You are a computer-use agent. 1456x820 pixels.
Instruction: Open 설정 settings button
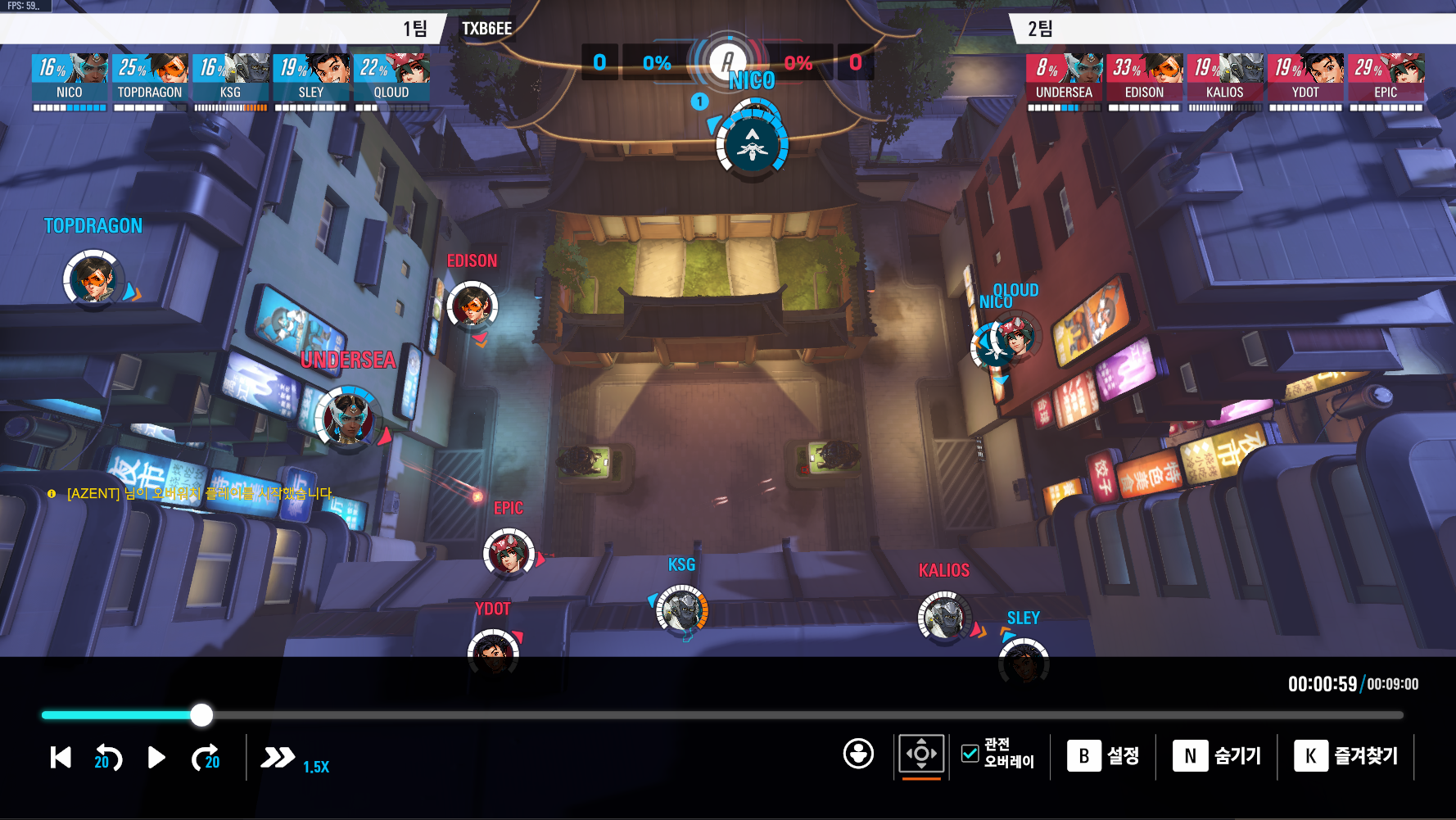pyautogui.click(x=1103, y=756)
